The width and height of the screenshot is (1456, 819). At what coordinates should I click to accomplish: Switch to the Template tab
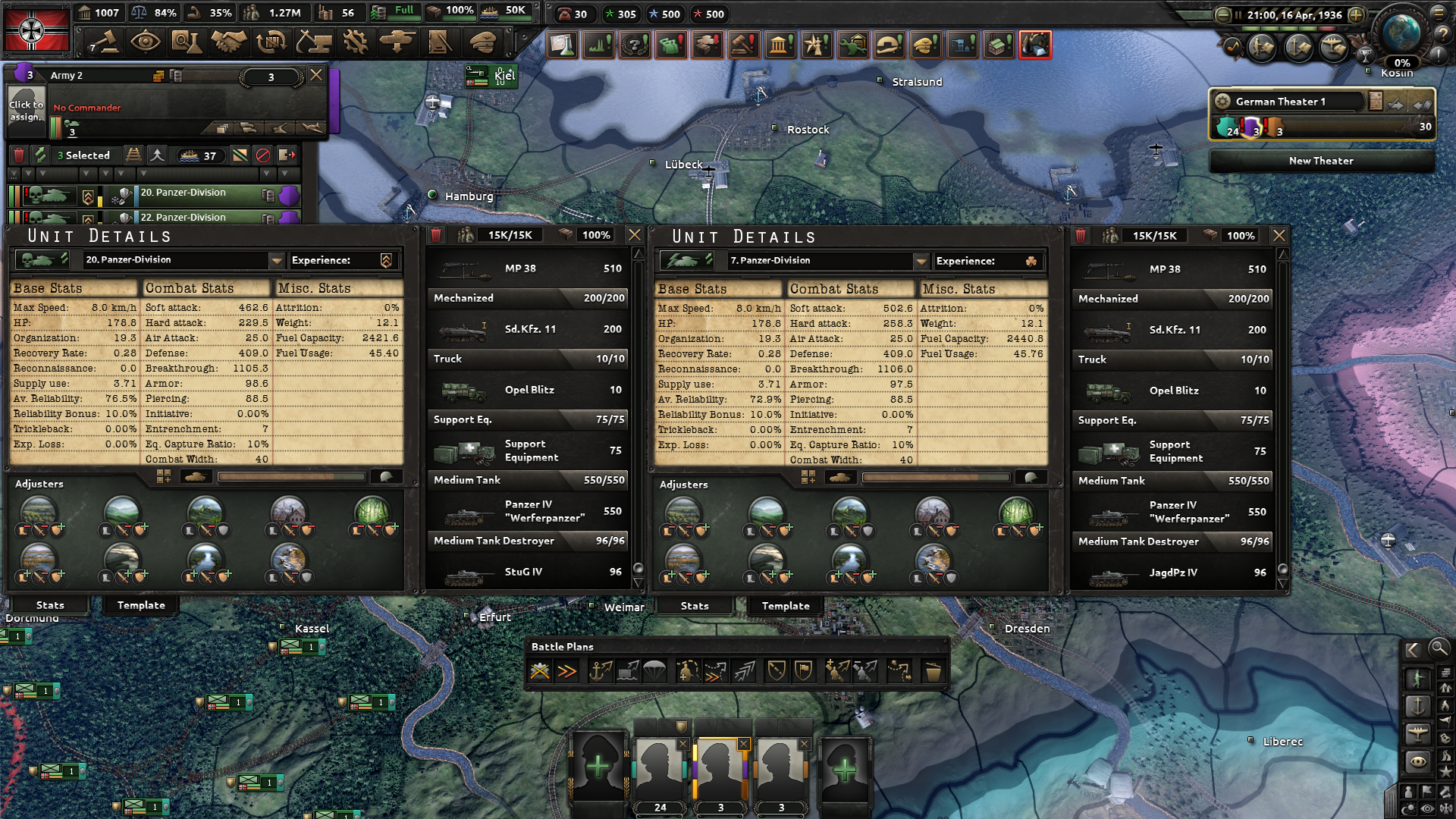140,605
